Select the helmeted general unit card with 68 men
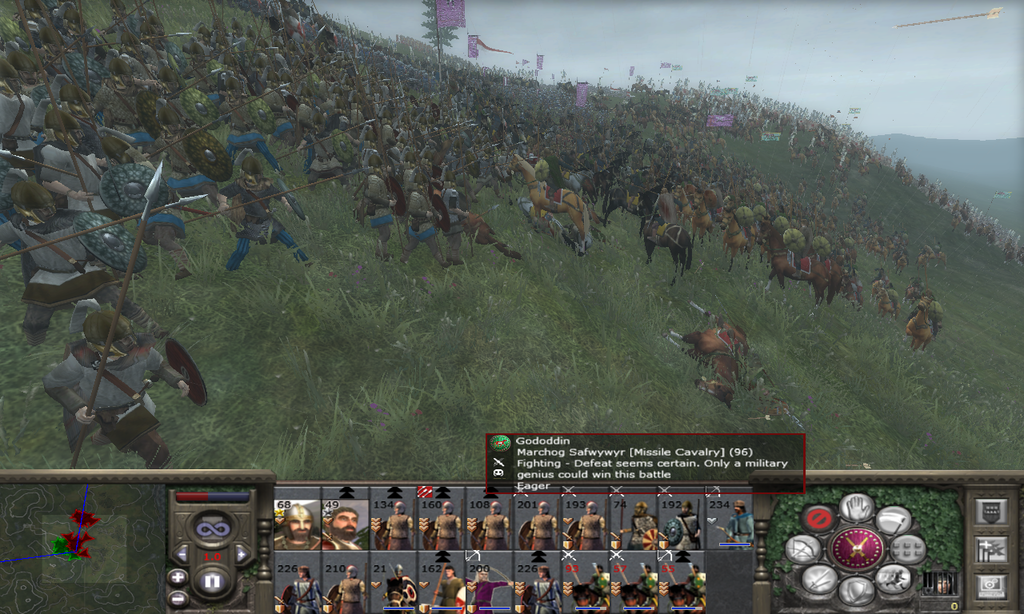The width and height of the screenshot is (1024, 614). click(x=297, y=524)
